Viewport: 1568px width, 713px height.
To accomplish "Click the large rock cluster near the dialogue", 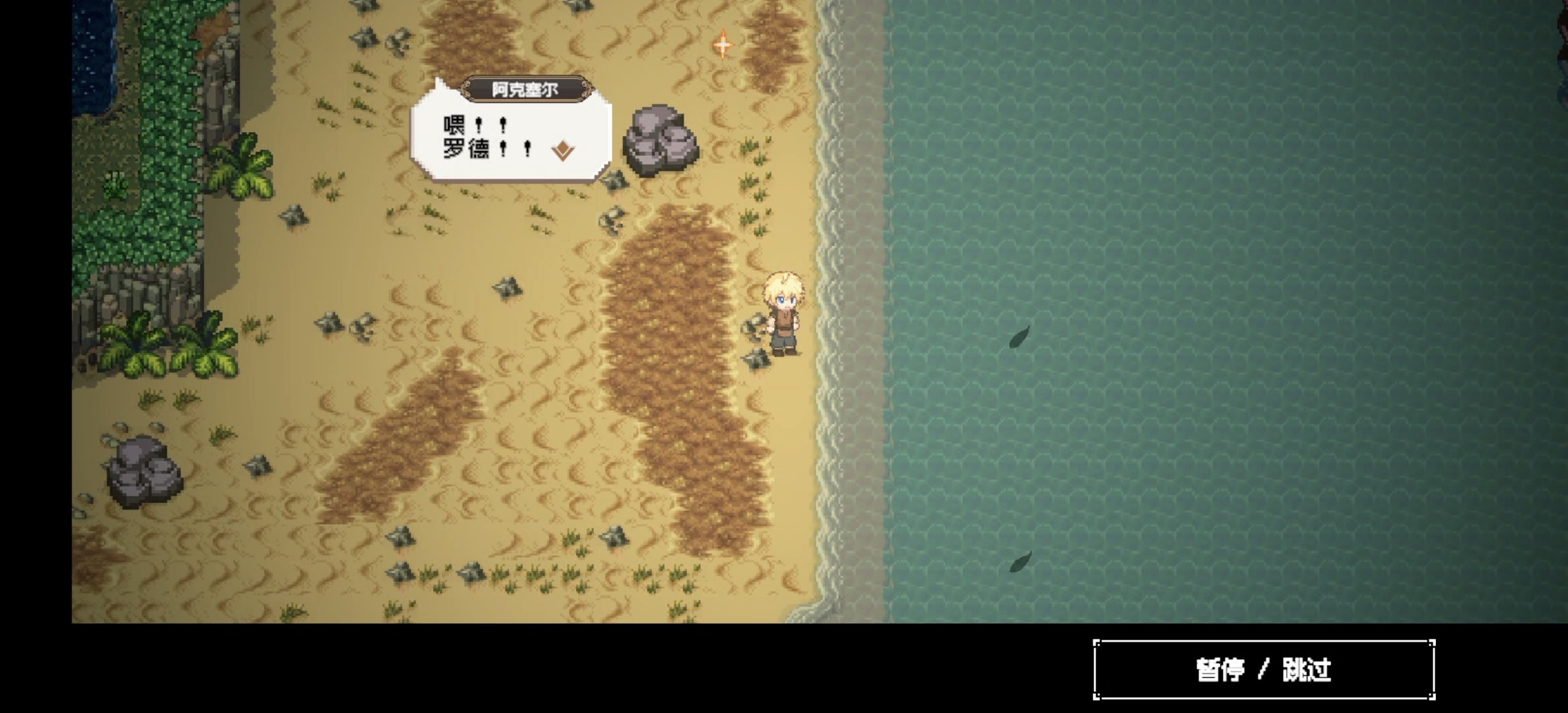I will point(660,139).
